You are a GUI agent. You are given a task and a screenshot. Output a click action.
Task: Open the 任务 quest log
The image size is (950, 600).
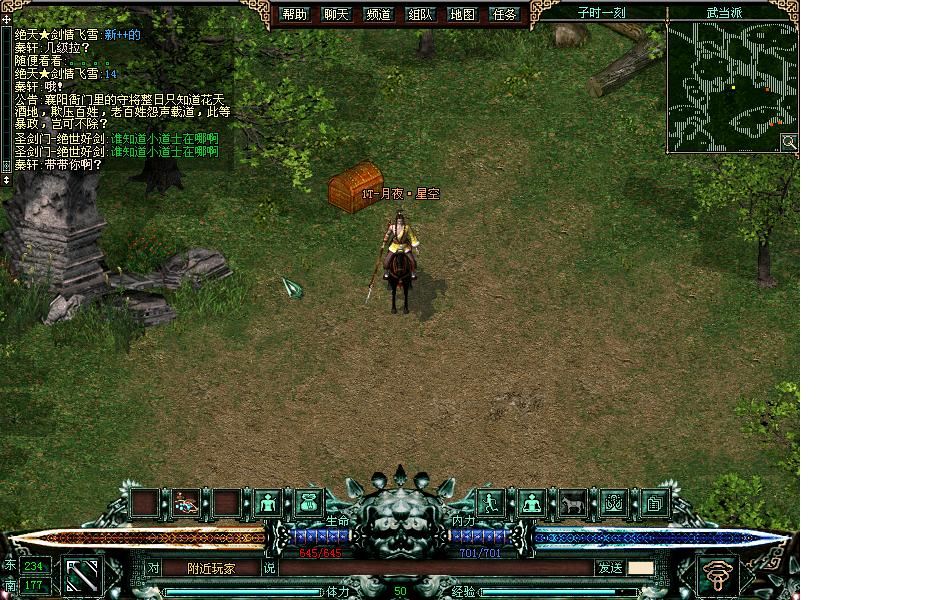[505, 14]
